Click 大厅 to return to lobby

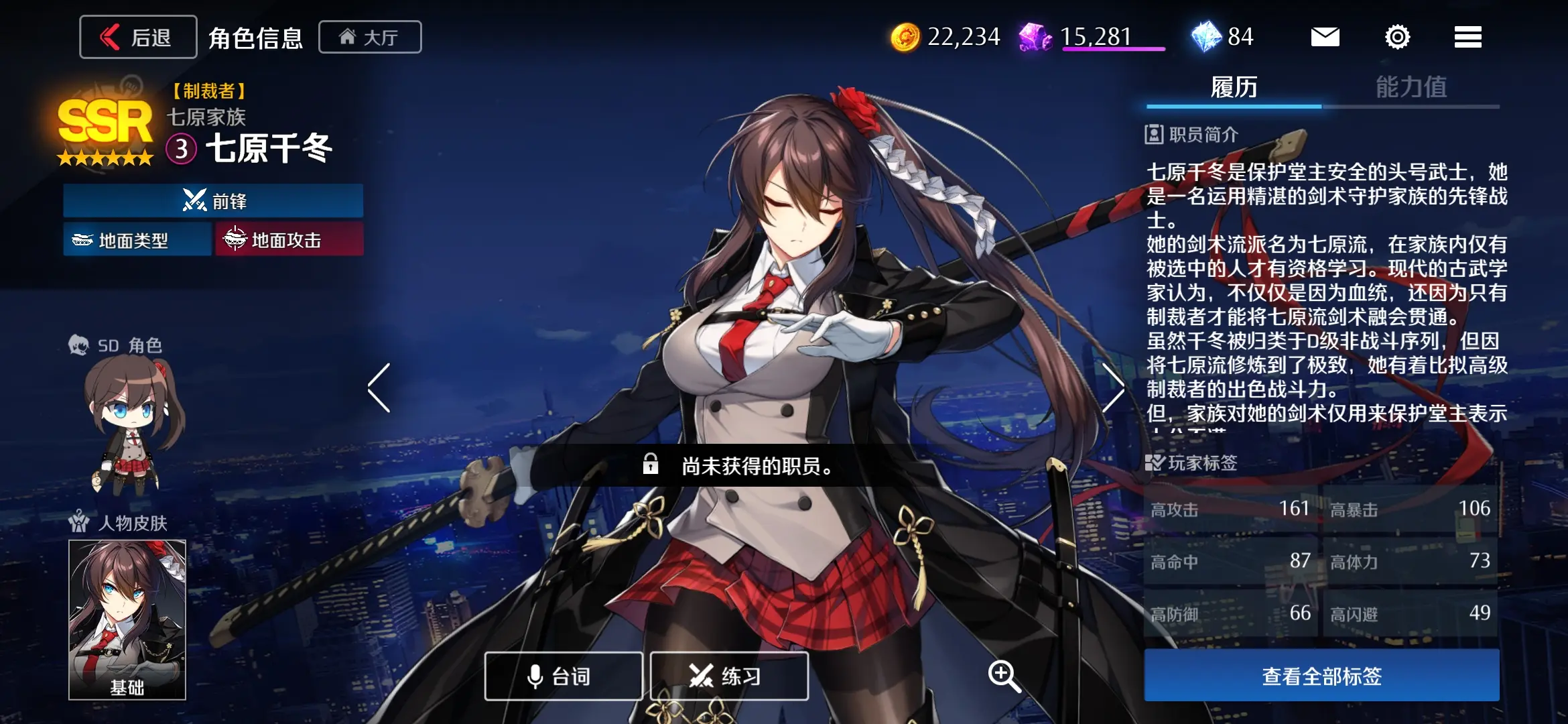[x=371, y=37]
